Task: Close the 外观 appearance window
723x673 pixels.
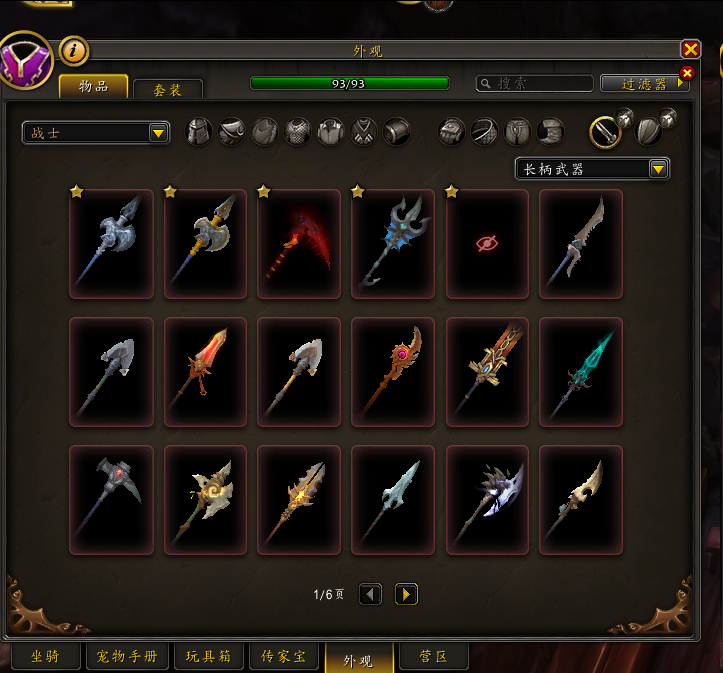Action: point(690,49)
